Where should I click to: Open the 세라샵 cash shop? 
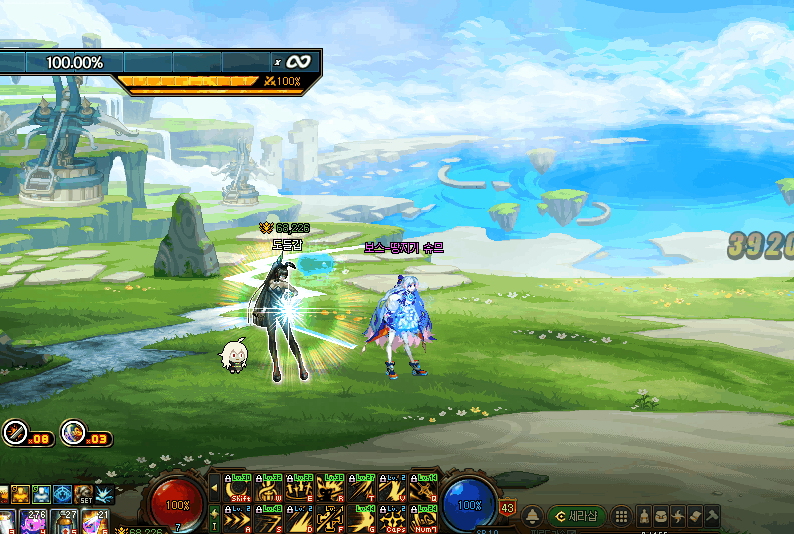click(x=577, y=516)
